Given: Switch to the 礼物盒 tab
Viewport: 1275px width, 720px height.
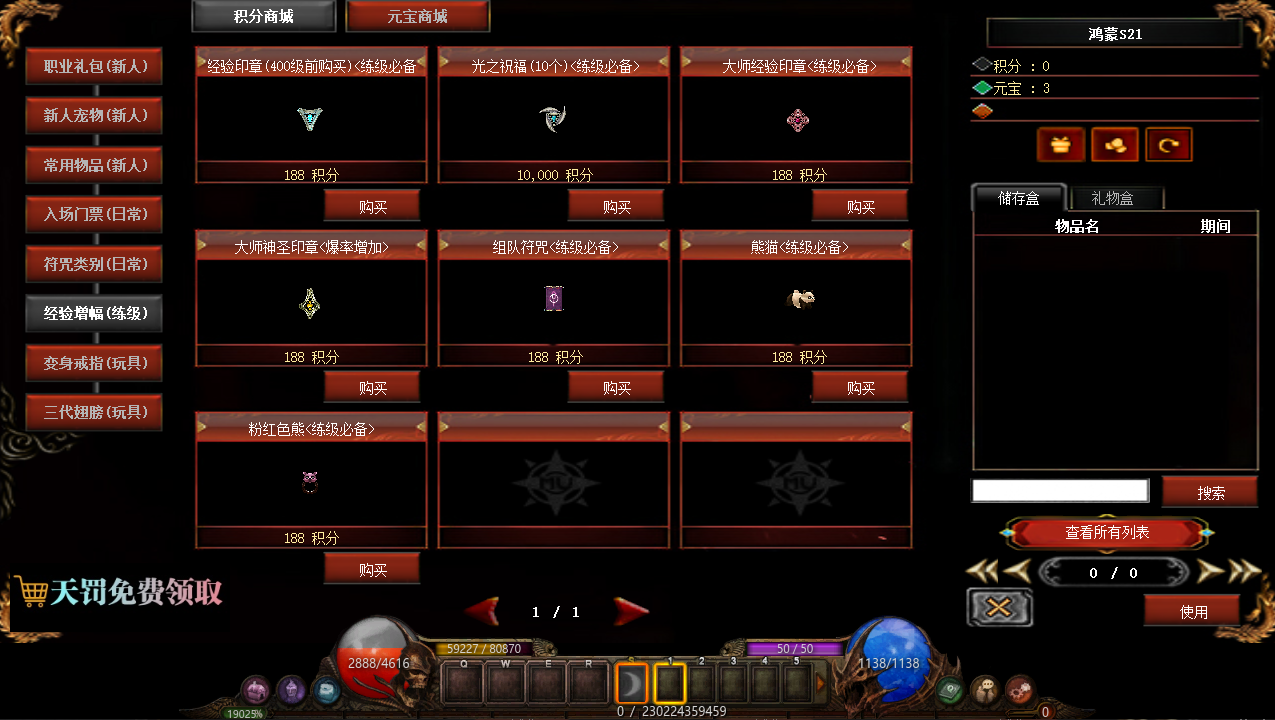Looking at the screenshot, I should (x=1112, y=199).
